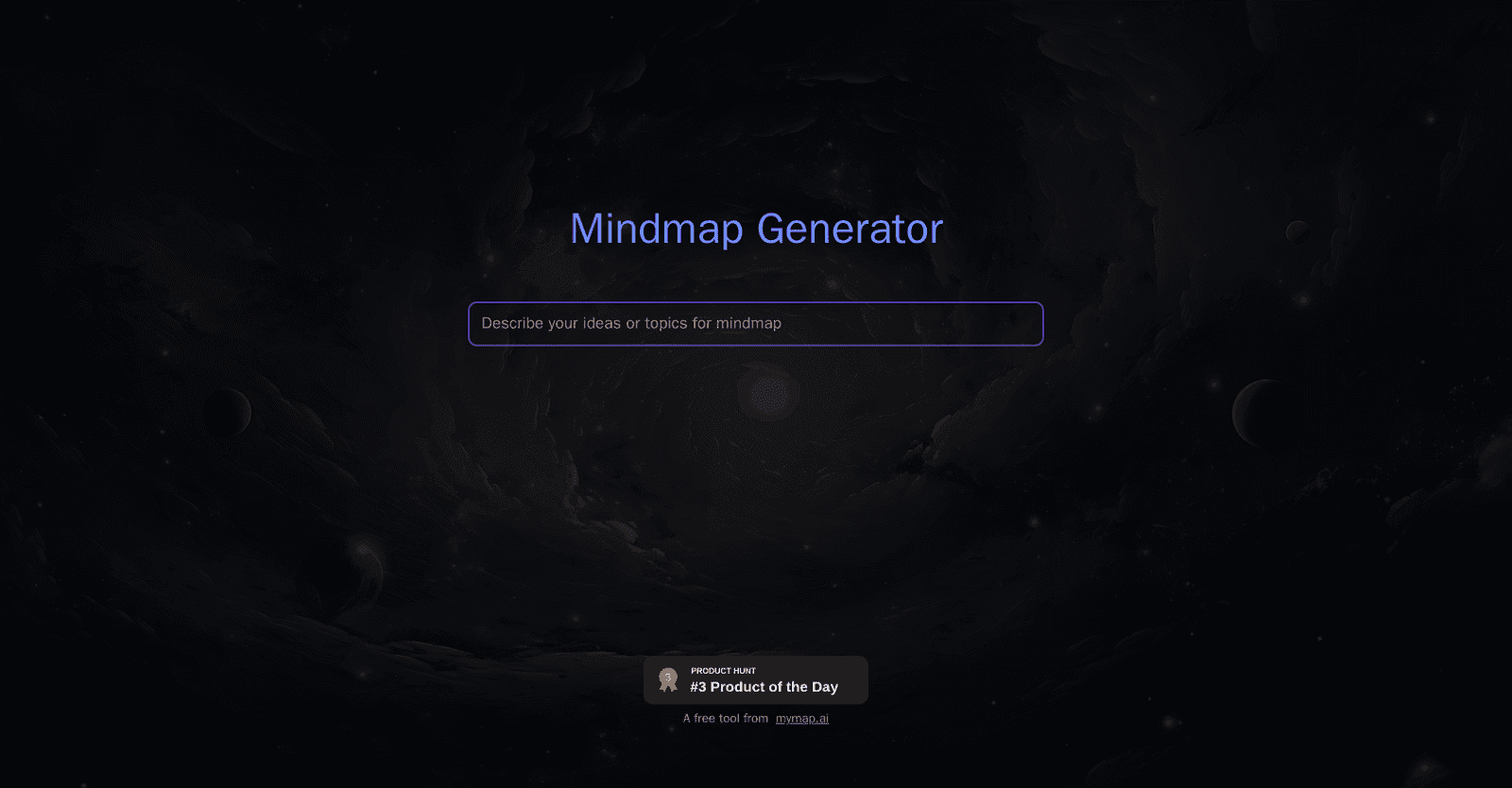Click the ribbon tail of the medal icon
1512x788 pixels.
(667, 687)
